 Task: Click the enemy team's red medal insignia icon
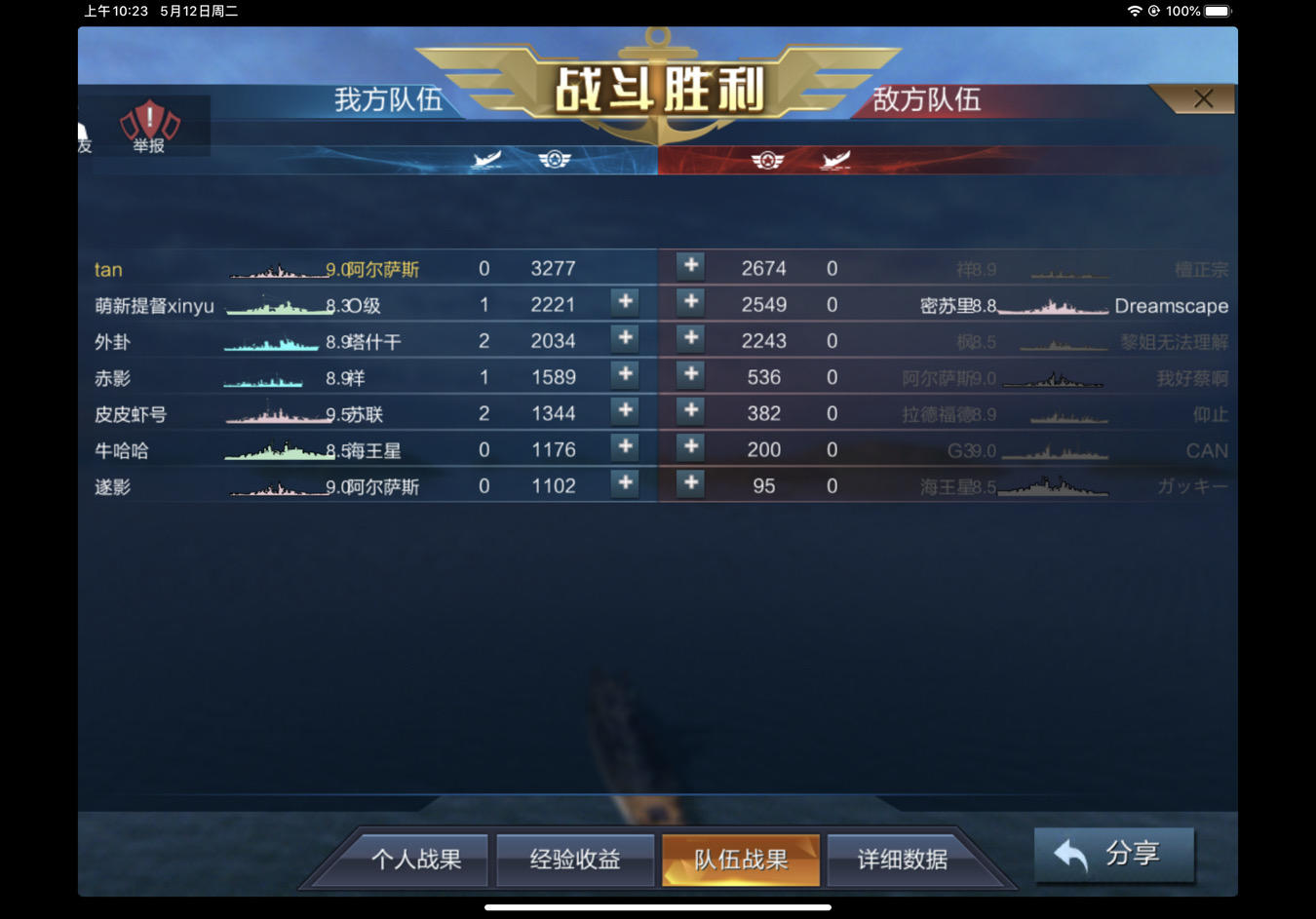point(769,162)
